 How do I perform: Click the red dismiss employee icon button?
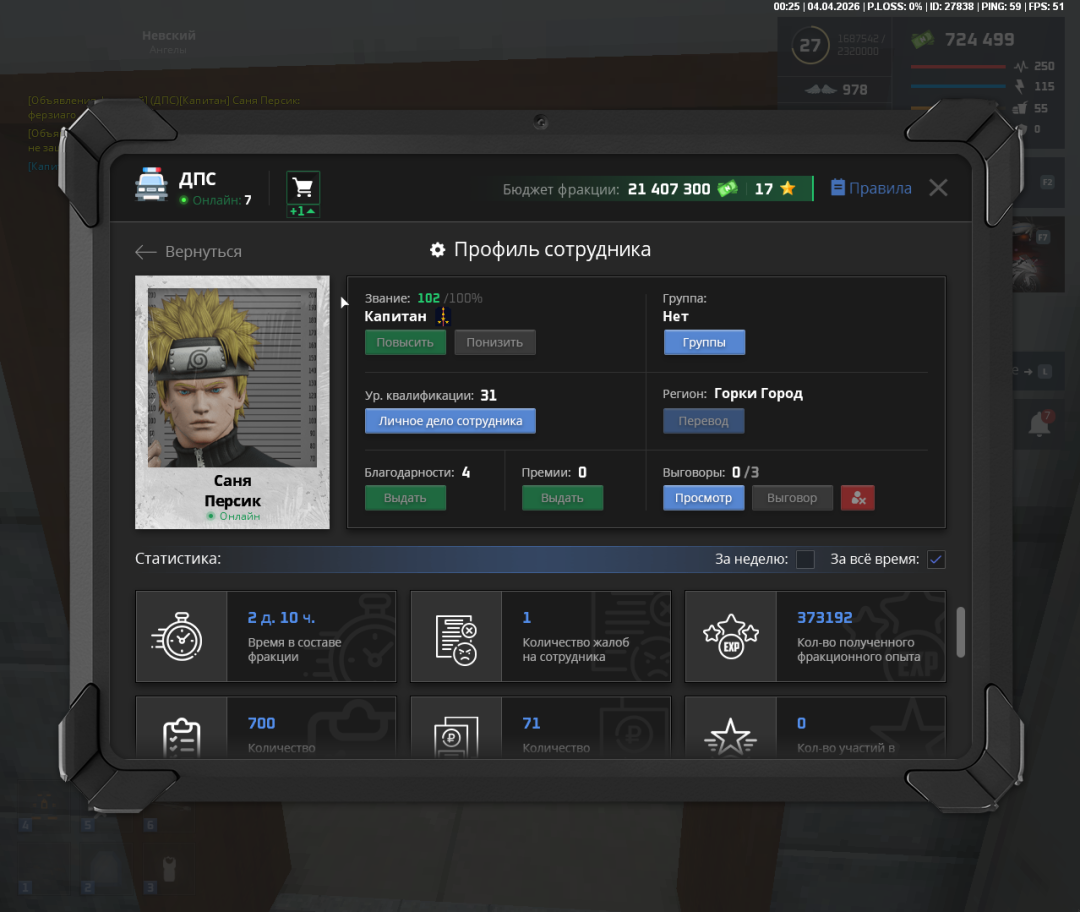pos(858,498)
